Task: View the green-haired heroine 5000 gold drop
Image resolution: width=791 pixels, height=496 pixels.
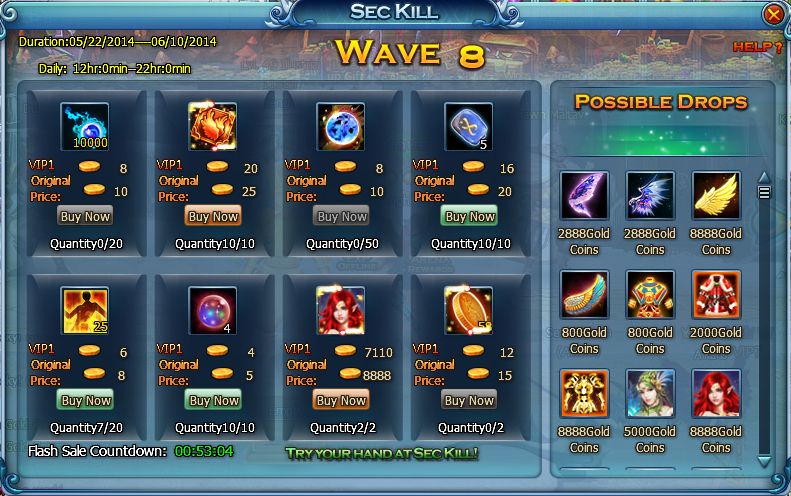Action: [x=650, y=394]
